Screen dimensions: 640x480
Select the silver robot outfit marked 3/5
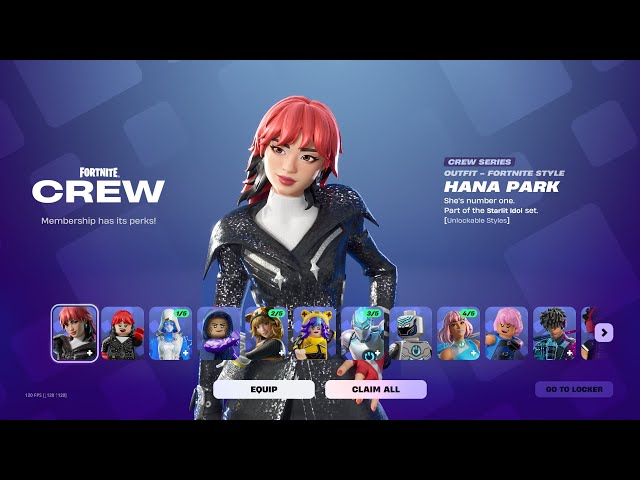[363, 333]
